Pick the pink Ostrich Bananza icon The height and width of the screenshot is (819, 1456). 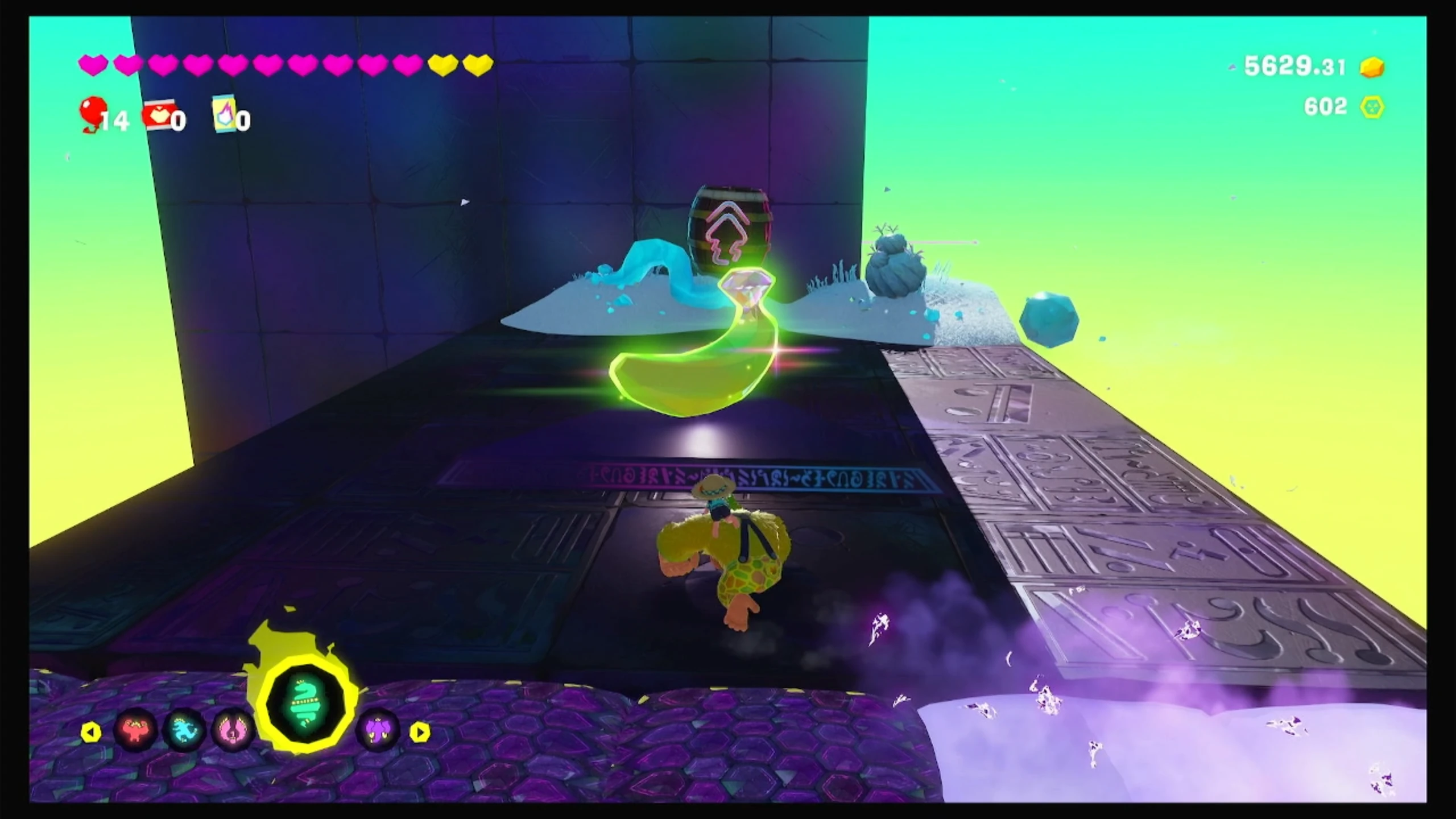233,731
